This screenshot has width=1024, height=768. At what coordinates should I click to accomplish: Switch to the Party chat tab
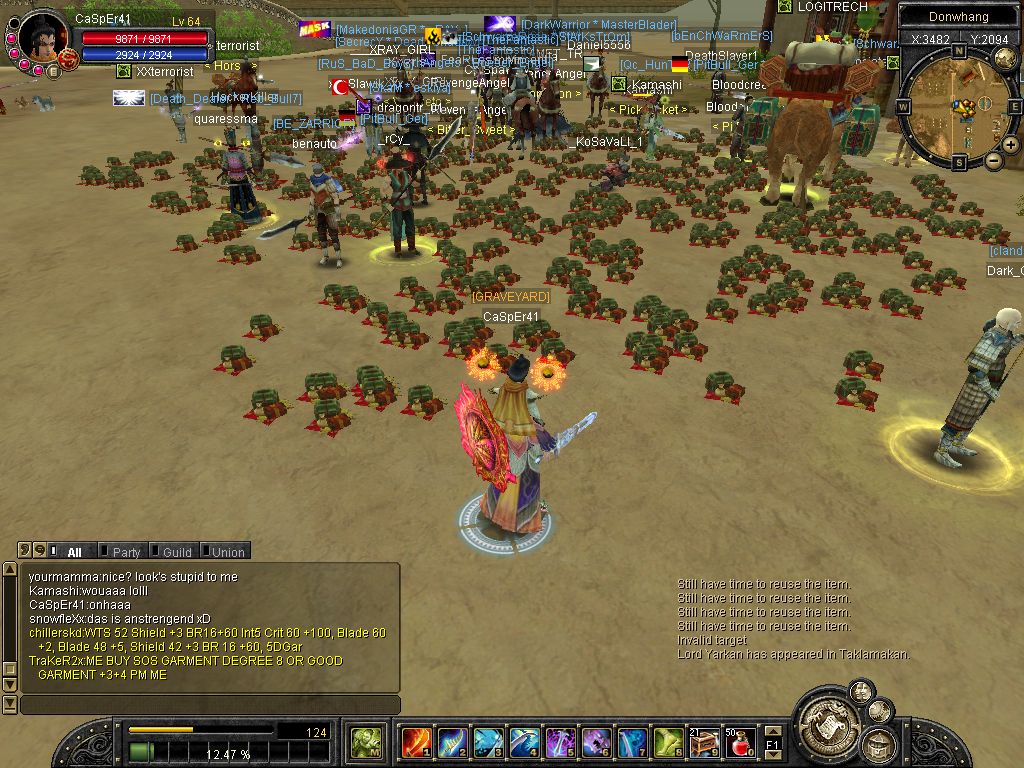tap(125, 551)
